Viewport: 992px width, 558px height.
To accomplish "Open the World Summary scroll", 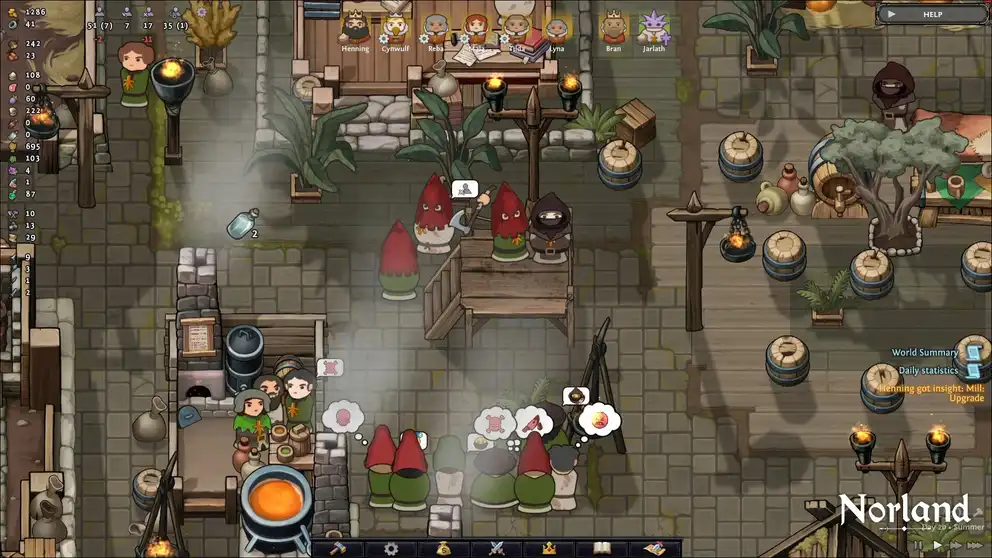I will [x=970, y=351].
